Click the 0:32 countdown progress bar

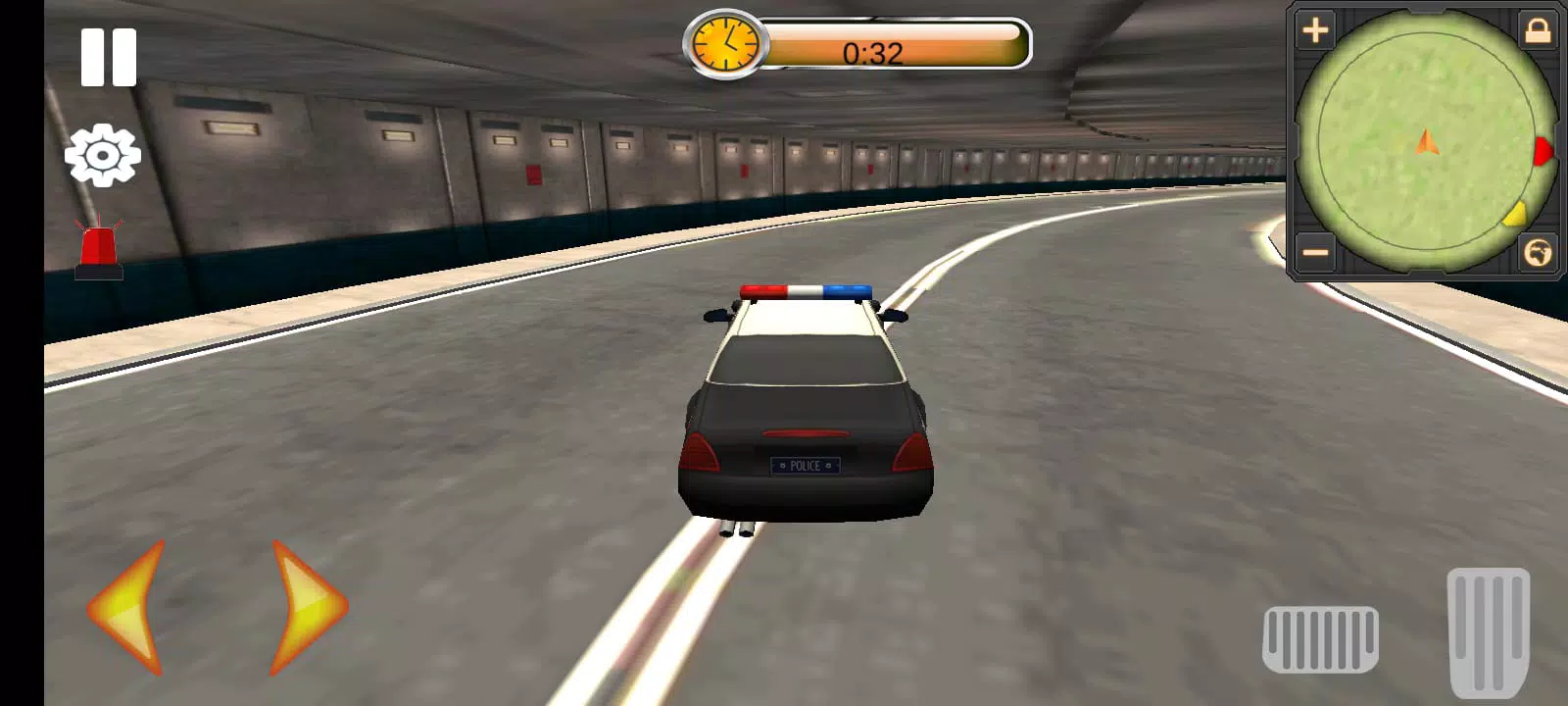[897, 44]
